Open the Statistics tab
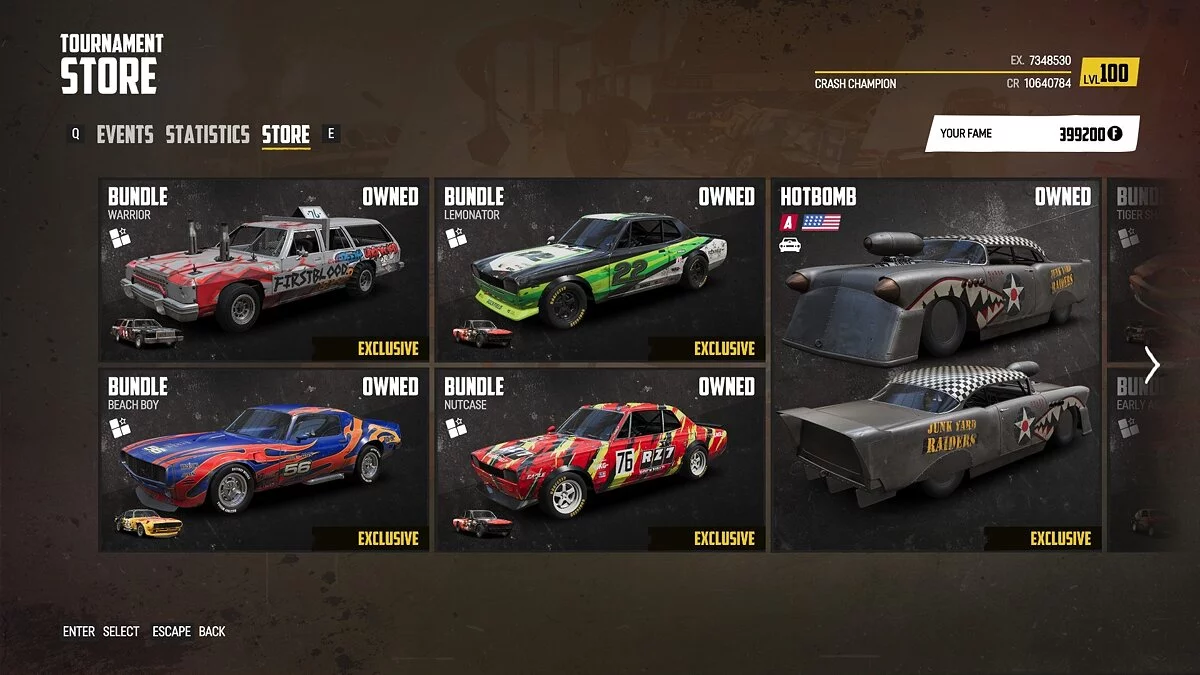This screenshot has width=1200, height=675. pos(207,134)
